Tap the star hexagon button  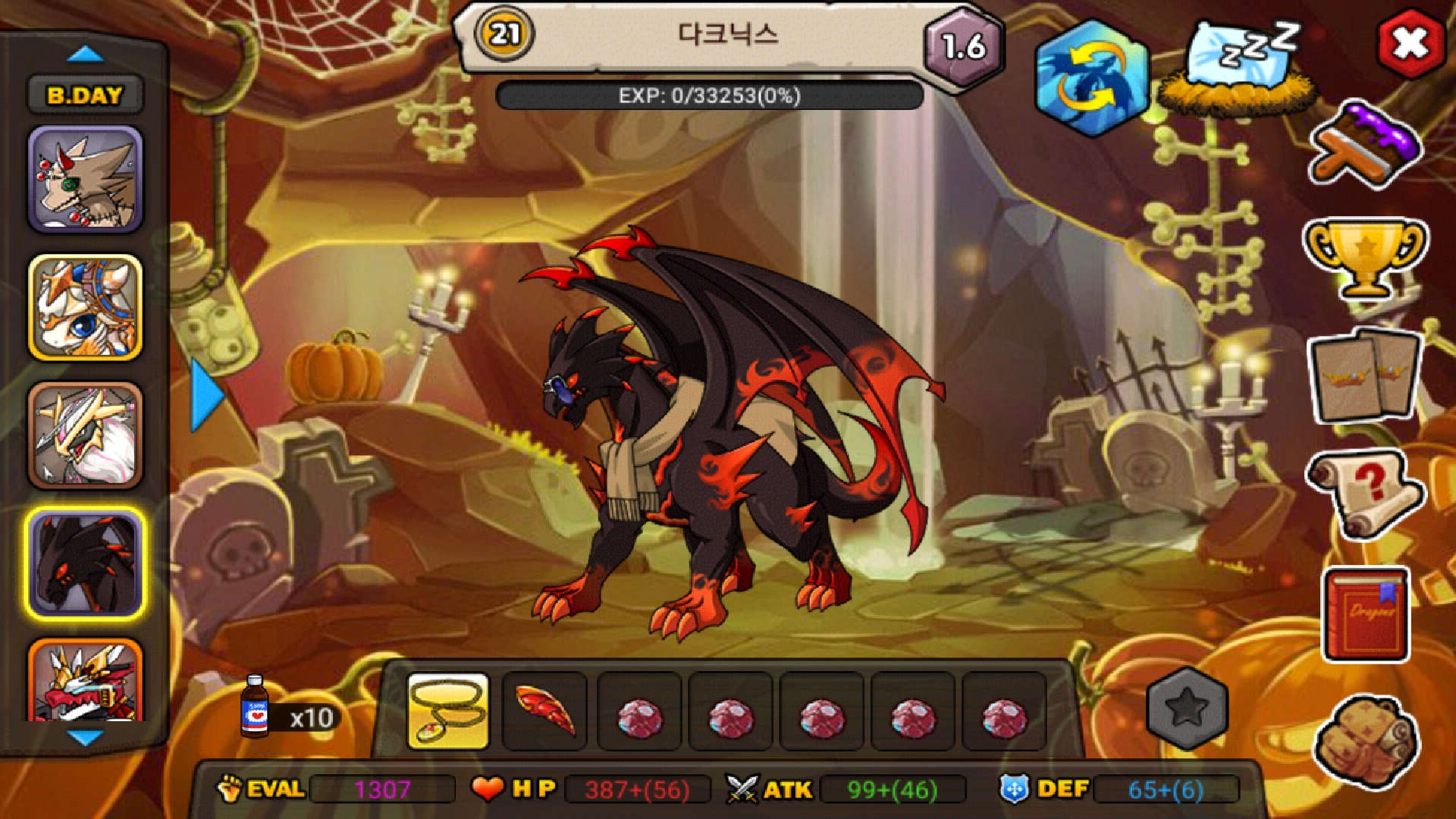point(1187,708)
